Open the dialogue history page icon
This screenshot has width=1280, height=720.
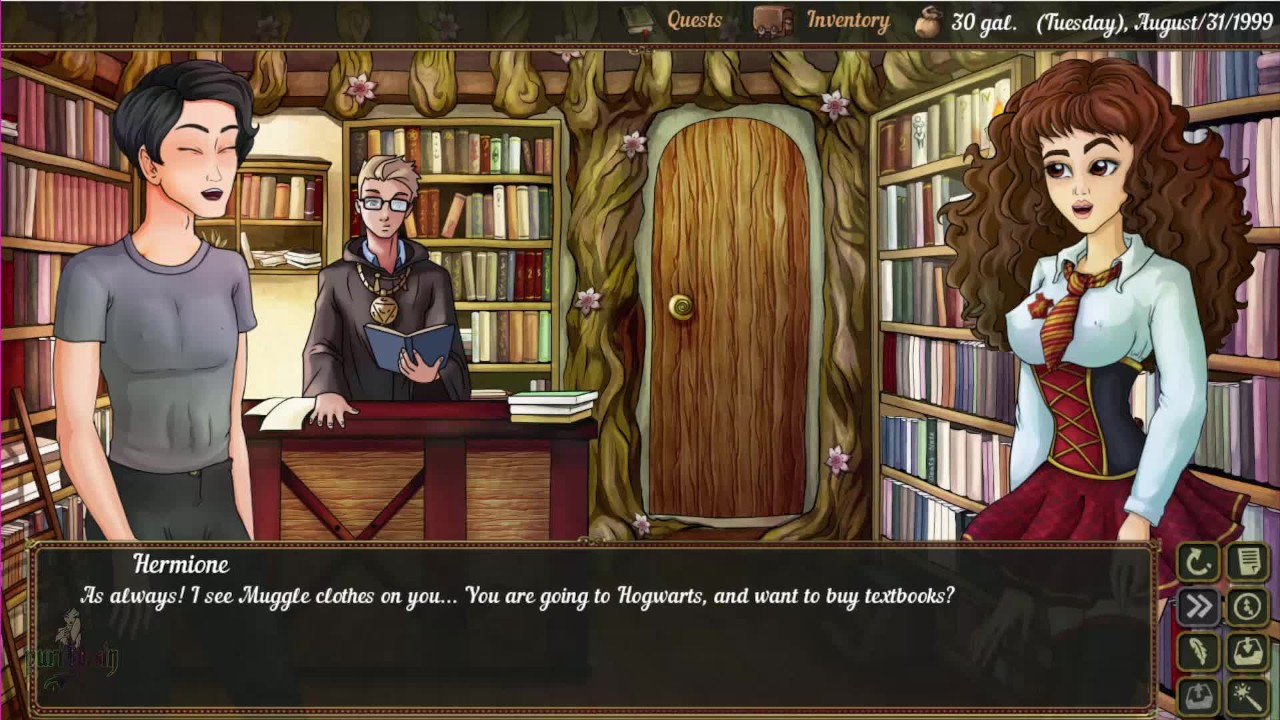pyautogui.click(x=1249, y=562)
